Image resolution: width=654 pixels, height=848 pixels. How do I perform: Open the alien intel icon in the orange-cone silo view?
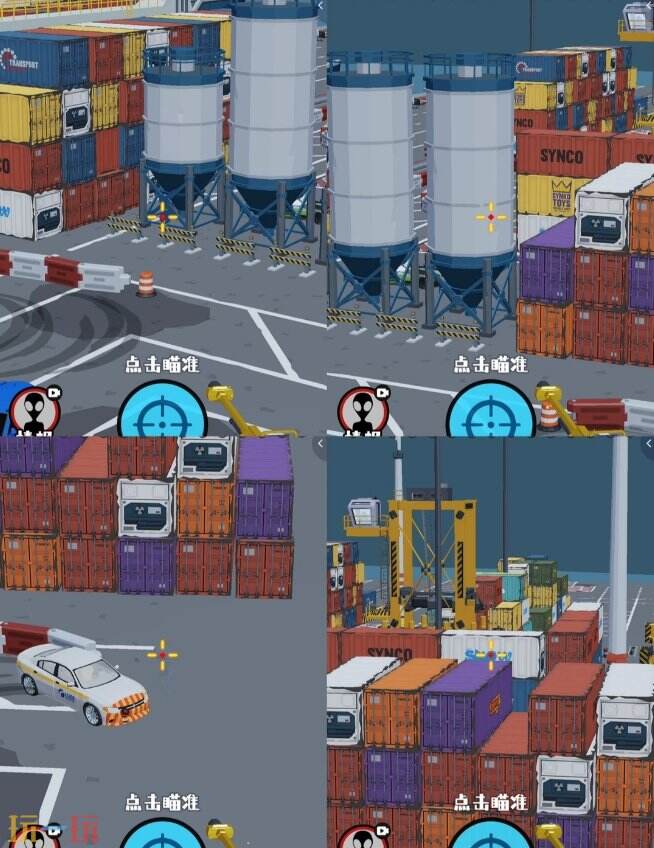coord(35,412)
